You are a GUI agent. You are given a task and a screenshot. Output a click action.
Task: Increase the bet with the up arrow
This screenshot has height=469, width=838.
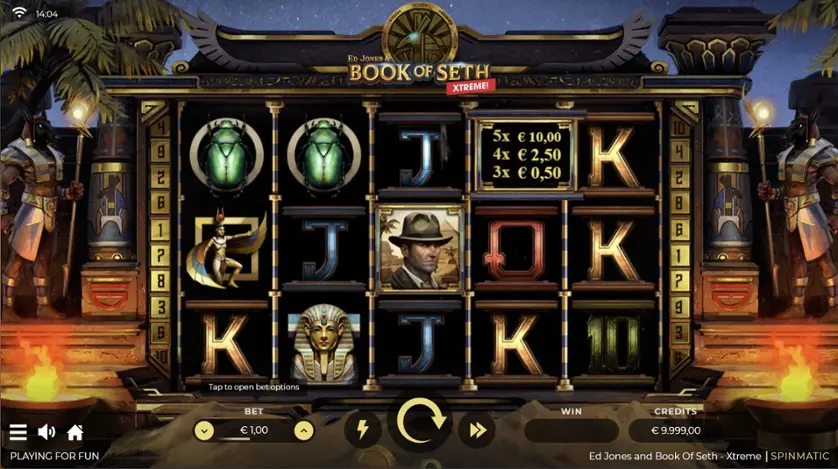point(304,430)
